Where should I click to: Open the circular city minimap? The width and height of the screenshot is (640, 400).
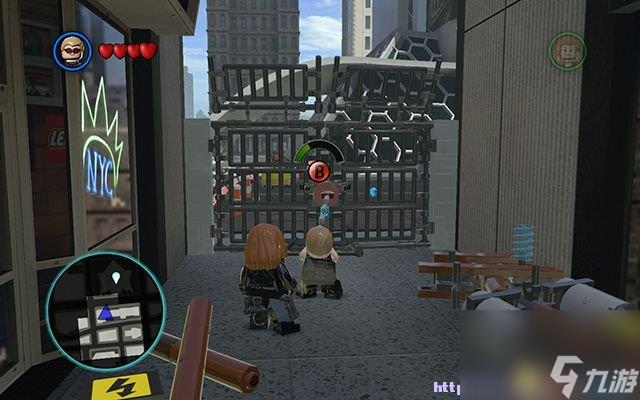pos(104,308)
